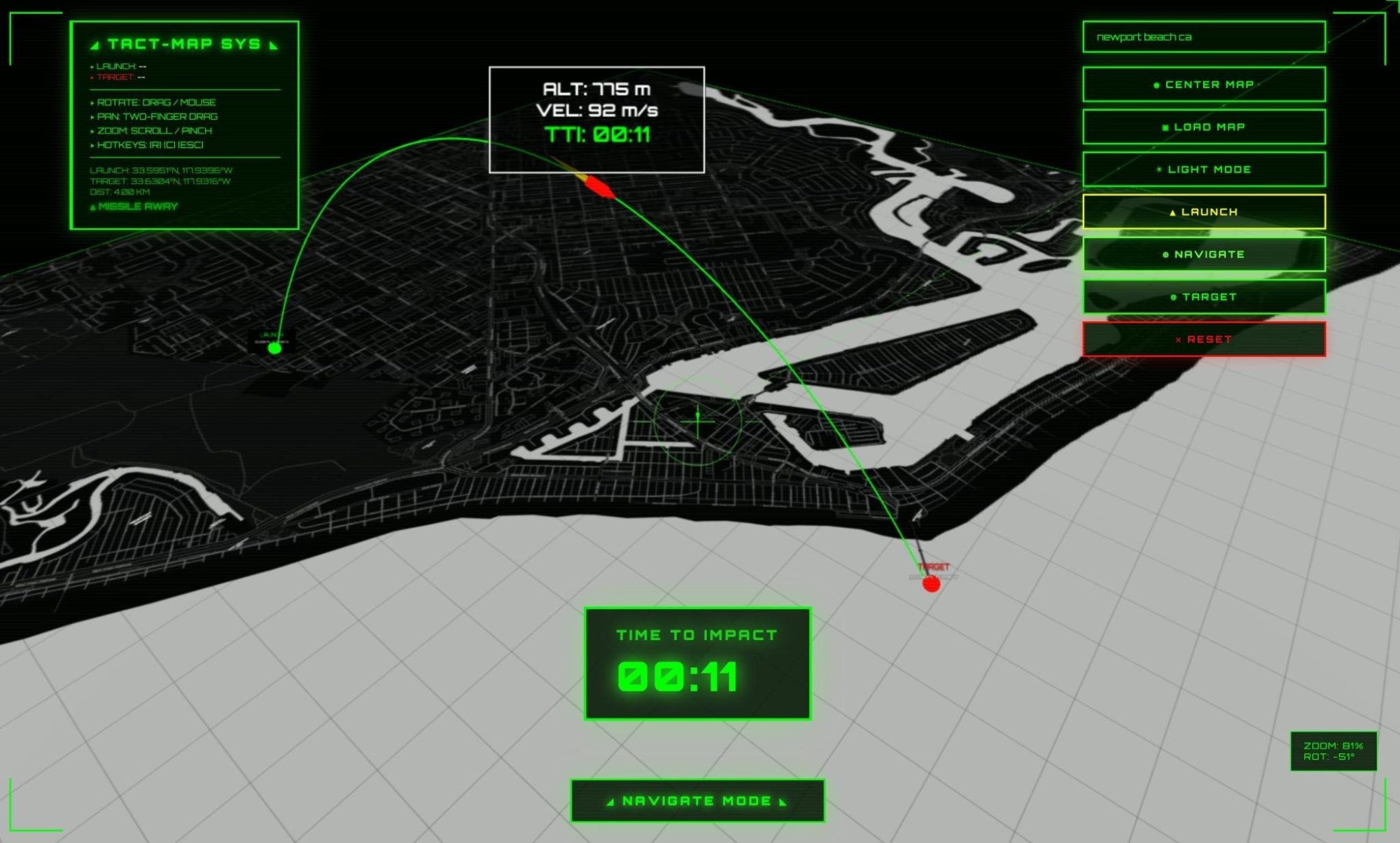Click the crosshair icon on CENTER MAP
Viewport: 1400px width, 843px height.
coord(1156,85)
